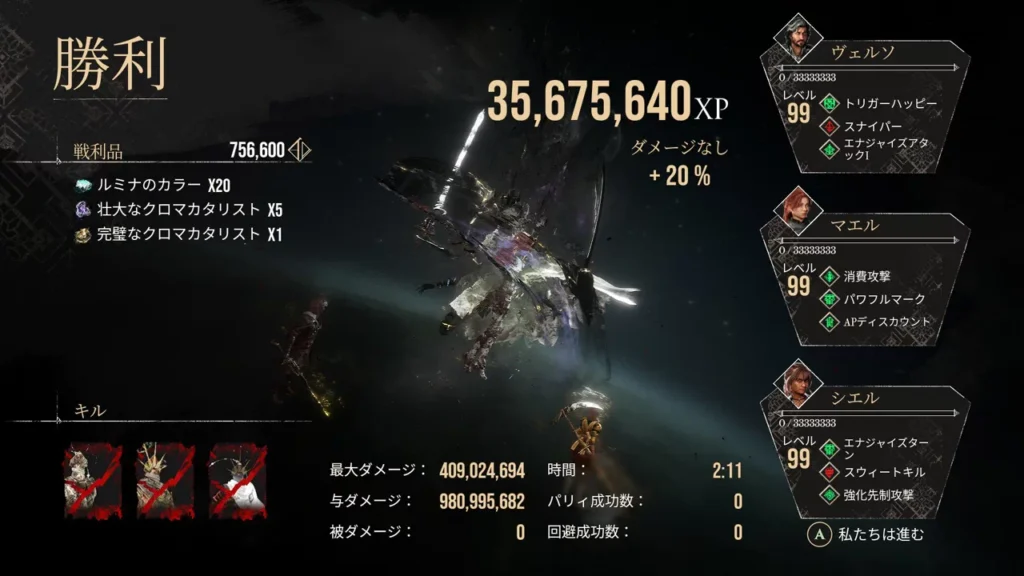Click the 強化先制攻撃 skill icon

(x=827, y=494)
